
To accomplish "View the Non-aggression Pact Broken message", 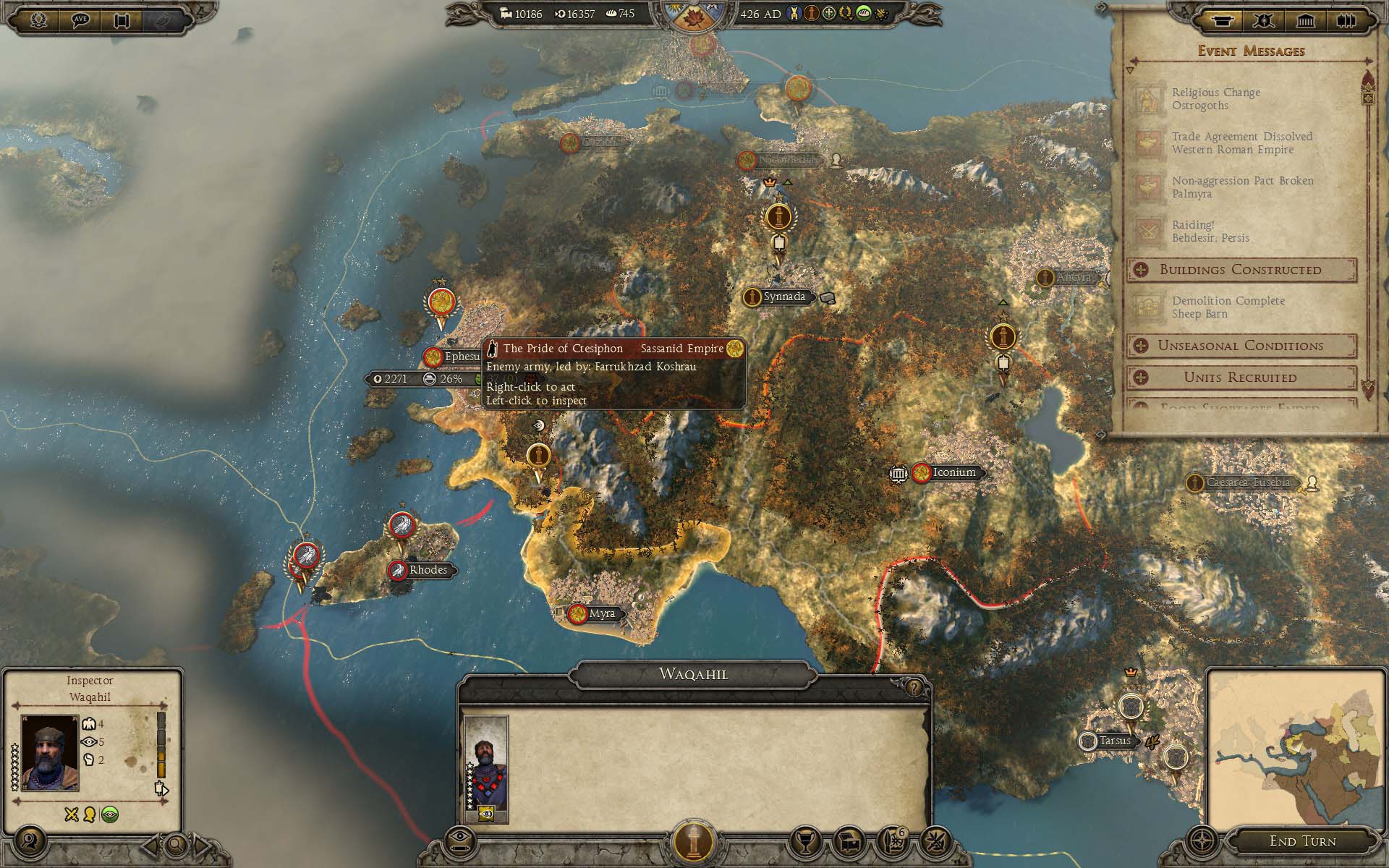I will 1241,187.
